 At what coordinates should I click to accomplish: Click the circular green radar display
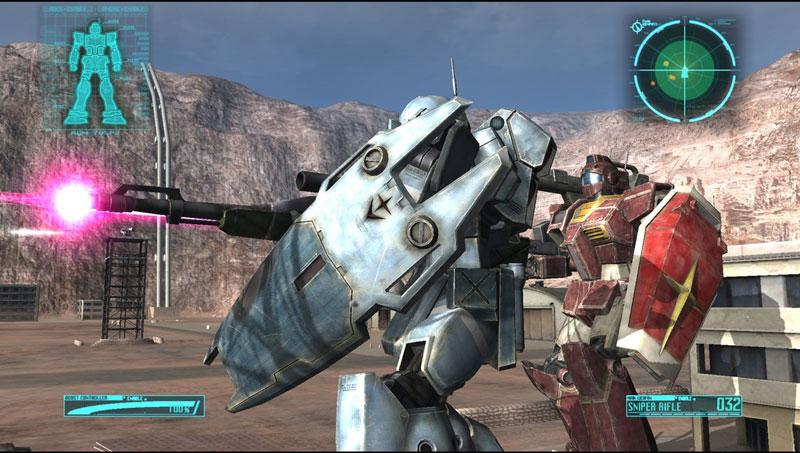tap(684, 67)
